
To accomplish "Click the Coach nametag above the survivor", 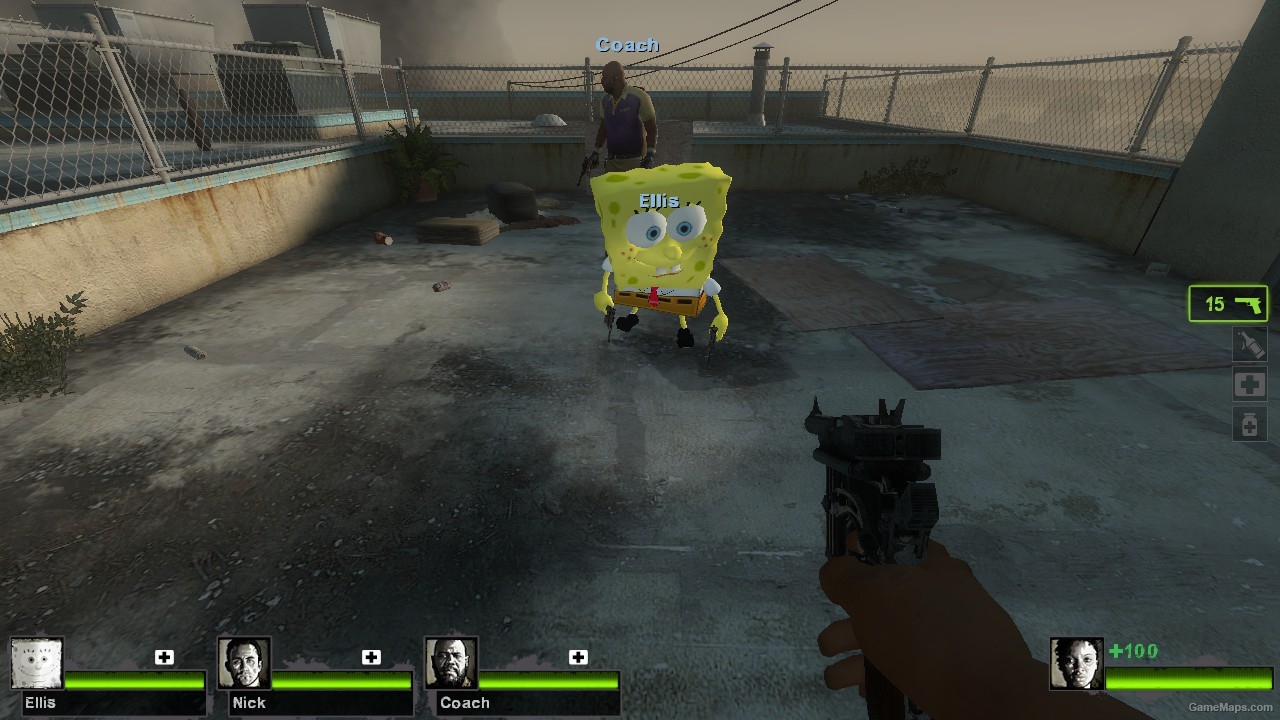I will point(626,44).
